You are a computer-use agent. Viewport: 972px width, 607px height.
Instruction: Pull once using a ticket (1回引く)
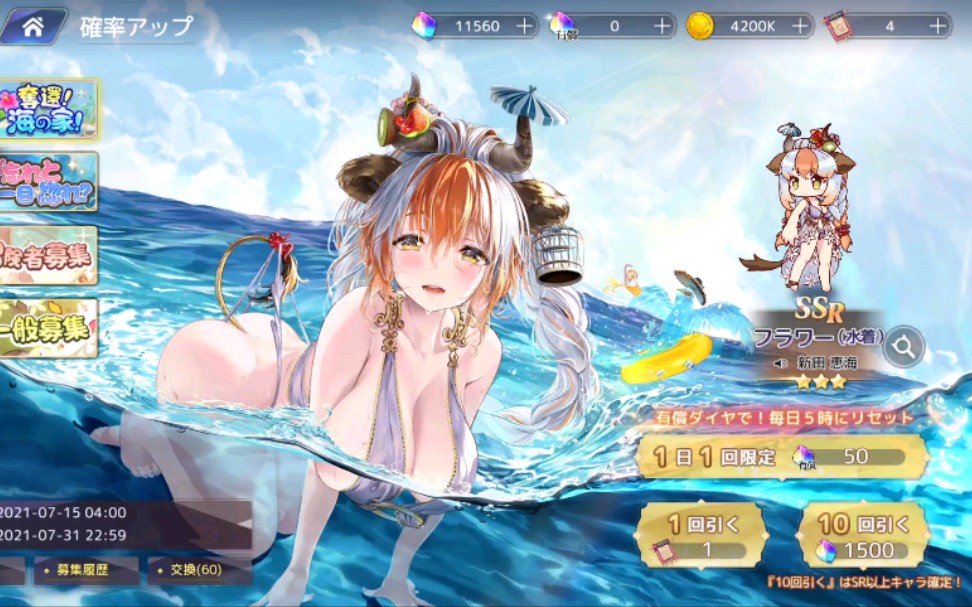tap(702, 536)
